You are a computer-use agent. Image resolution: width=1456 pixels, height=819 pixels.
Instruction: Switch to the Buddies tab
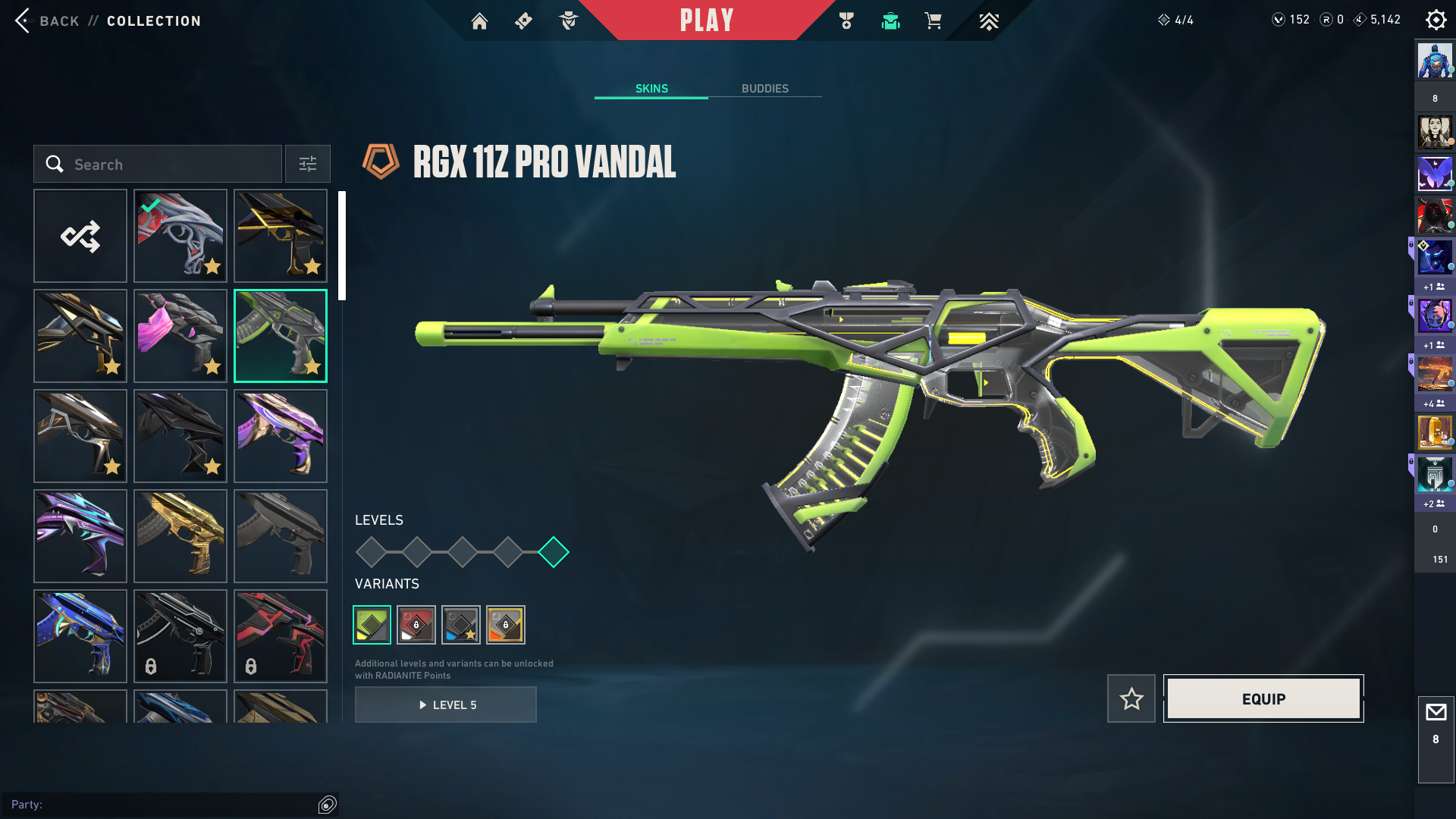[764, 89]
